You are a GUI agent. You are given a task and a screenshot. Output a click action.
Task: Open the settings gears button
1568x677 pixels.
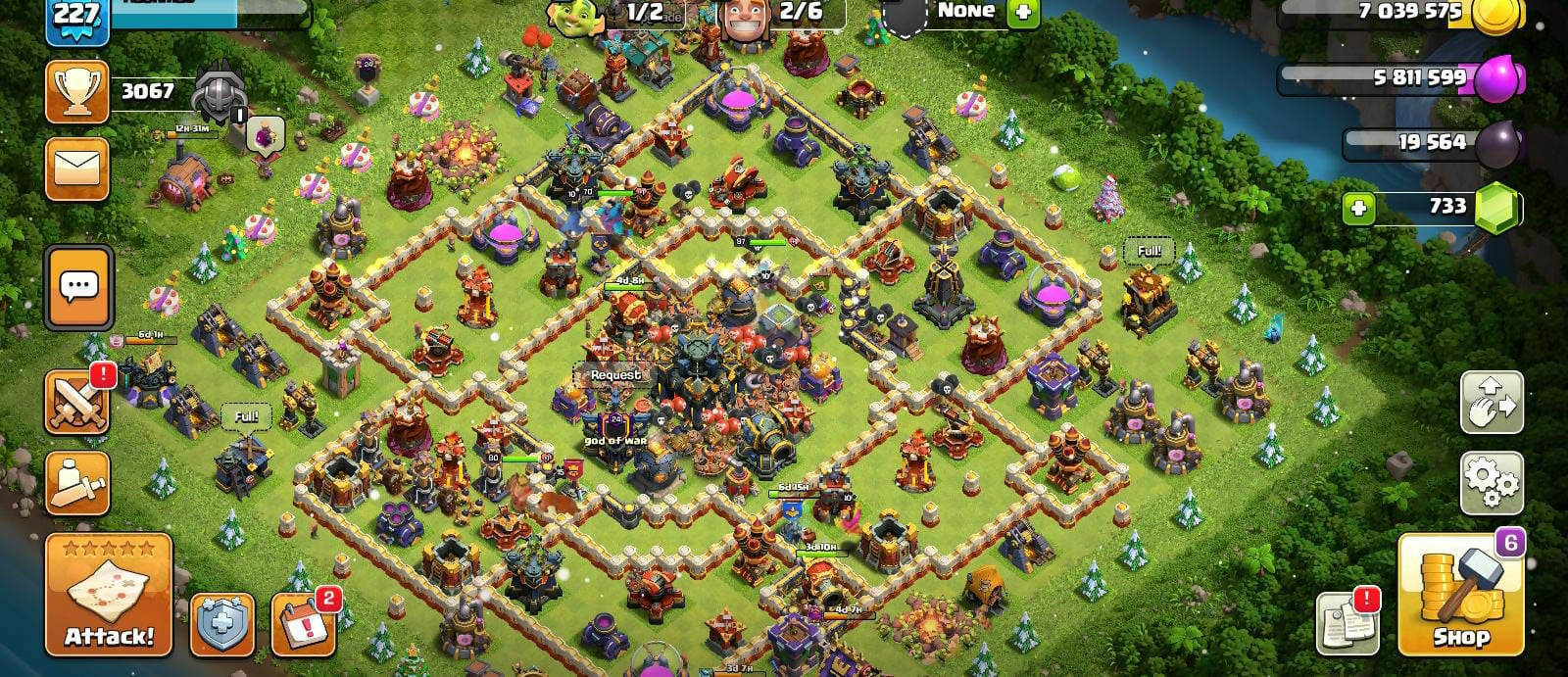point(1492,482)
